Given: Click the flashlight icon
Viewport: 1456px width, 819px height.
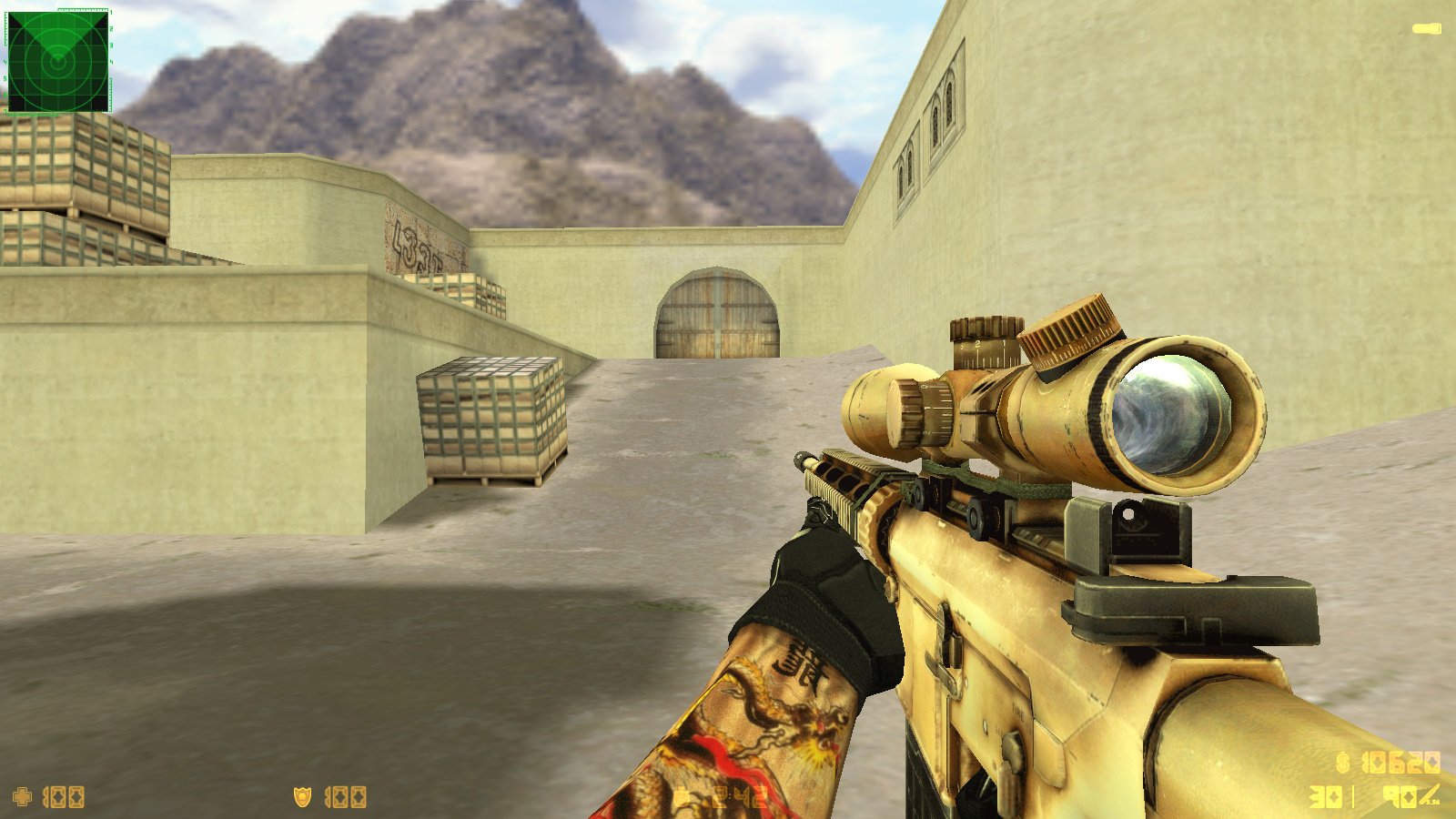Looking at the screenshot, I should 1426,29.
